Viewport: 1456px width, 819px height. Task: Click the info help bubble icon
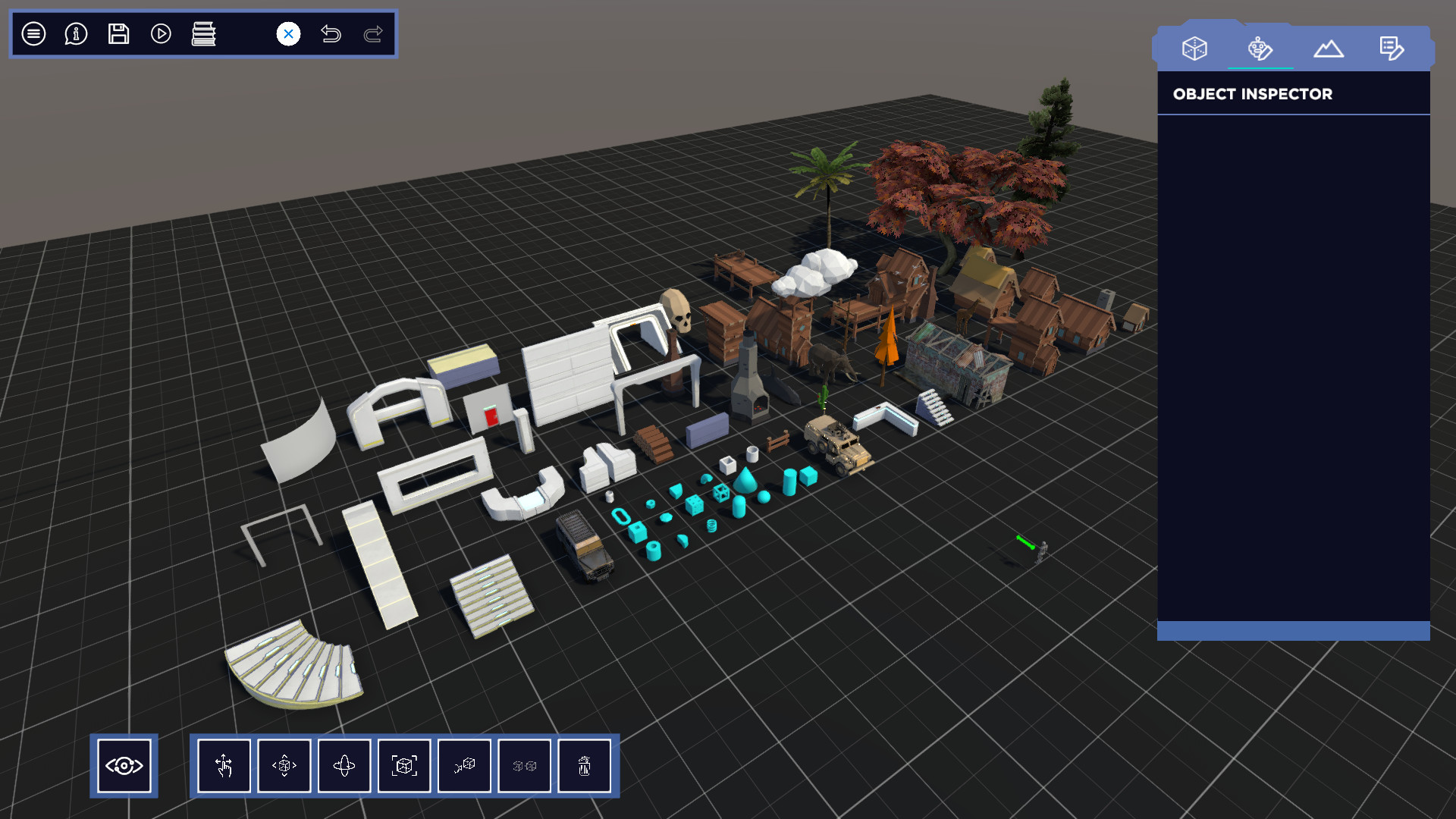[74, 33]
